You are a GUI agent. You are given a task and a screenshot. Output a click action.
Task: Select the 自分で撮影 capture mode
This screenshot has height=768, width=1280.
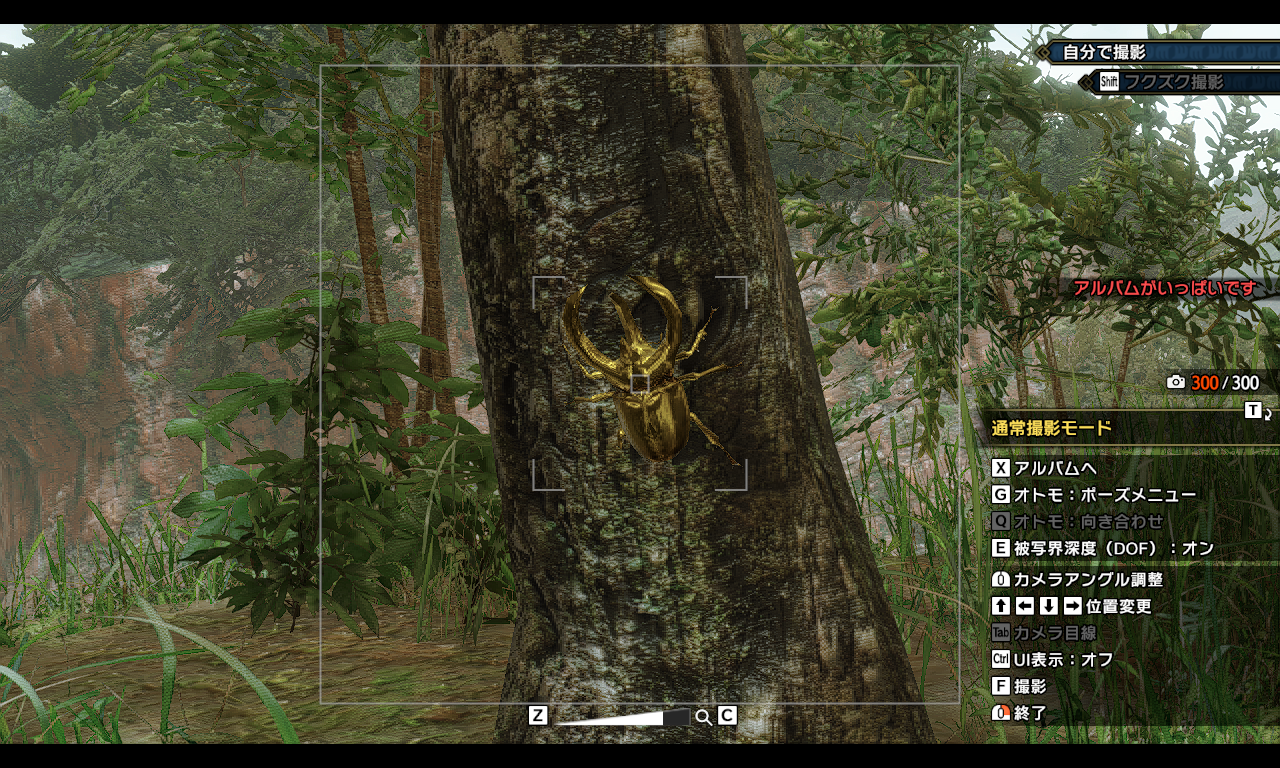[1104, 52]
